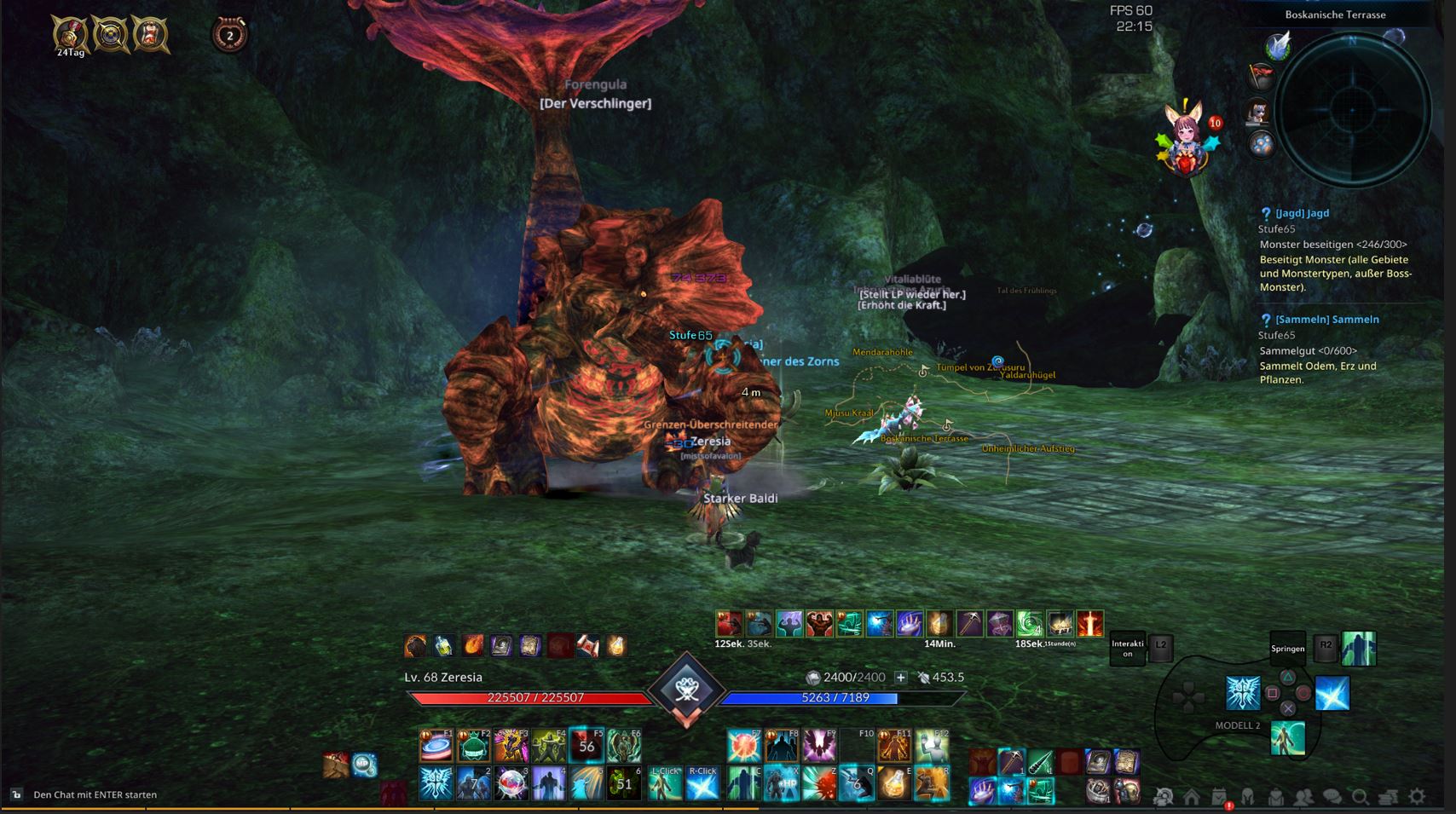
Task: Click the plus button beside 2400/2400
Action: pos(900,677)
